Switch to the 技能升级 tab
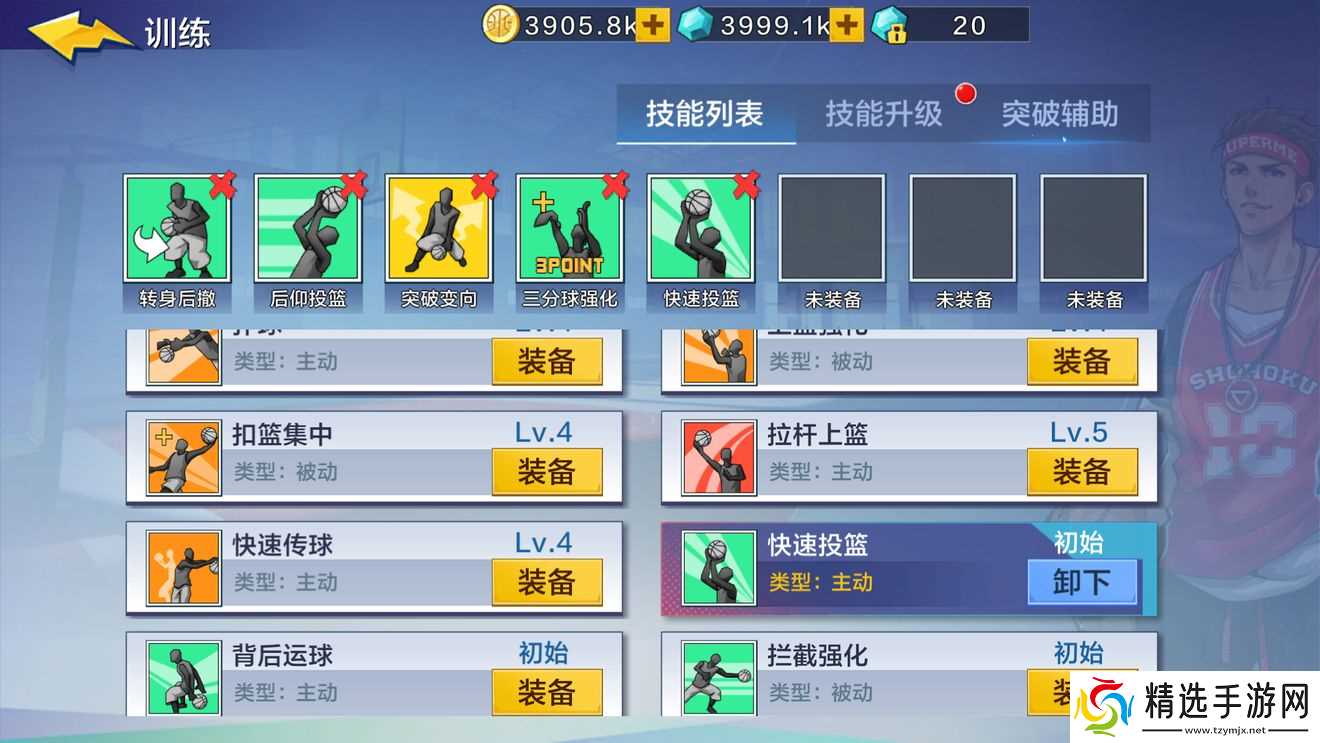This screenshot has width=1320, height=743. (x=884, y=113)
